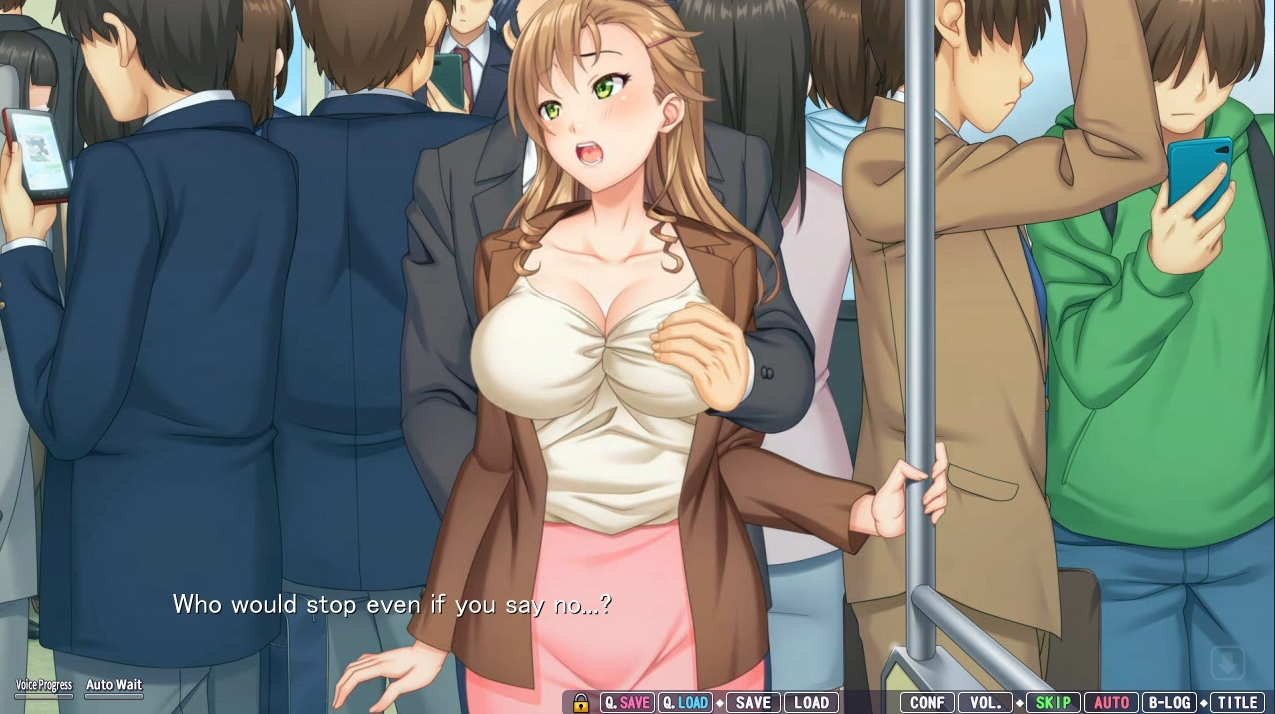
Task: Open the Q.SAVE quick save button
Action: [x=627, y=703]
